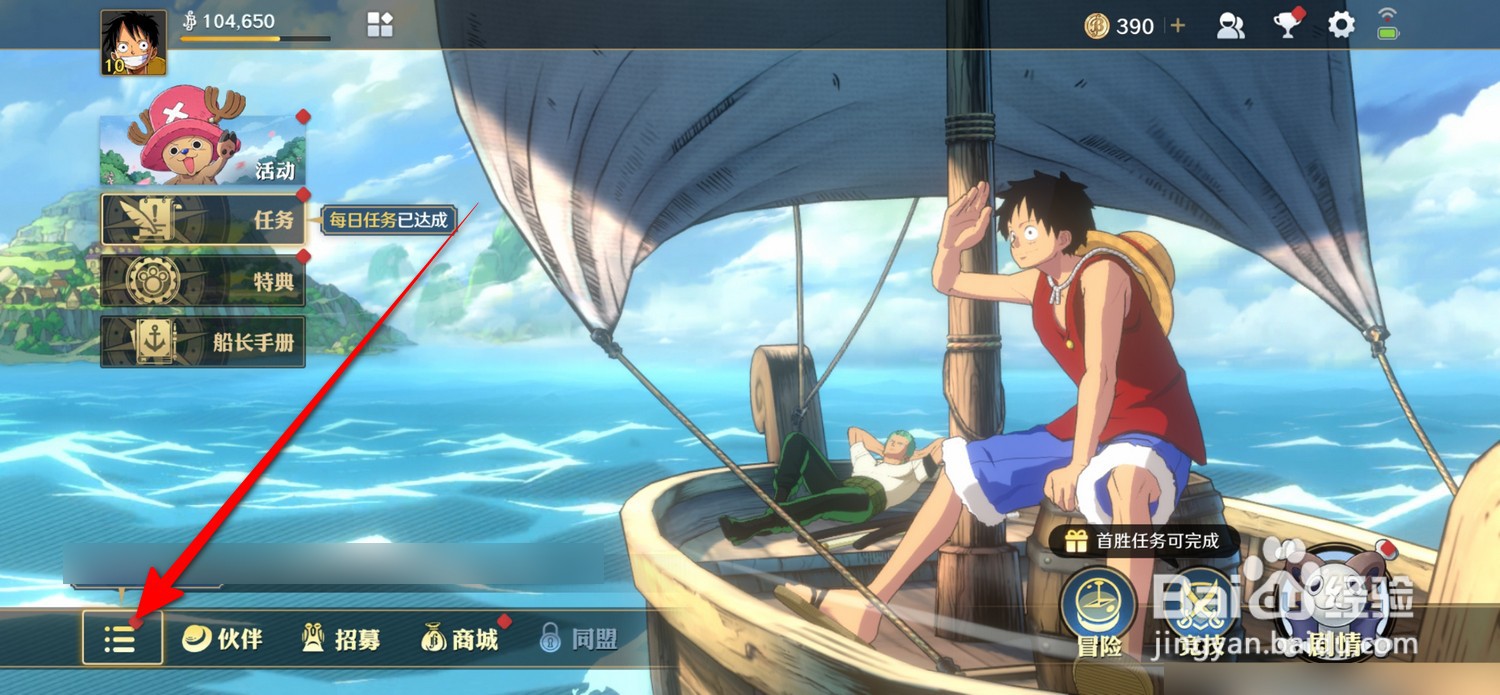
Task: Enter the 竞技 arena mode
Action: pyautogui.click(x=1201, y=612)
